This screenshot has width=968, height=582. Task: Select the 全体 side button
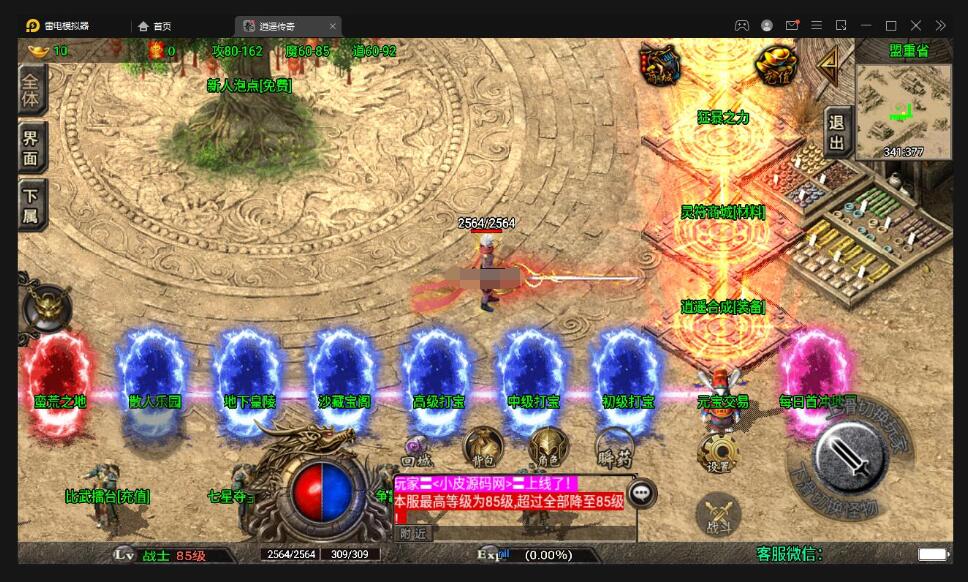[x=32, y=90]
